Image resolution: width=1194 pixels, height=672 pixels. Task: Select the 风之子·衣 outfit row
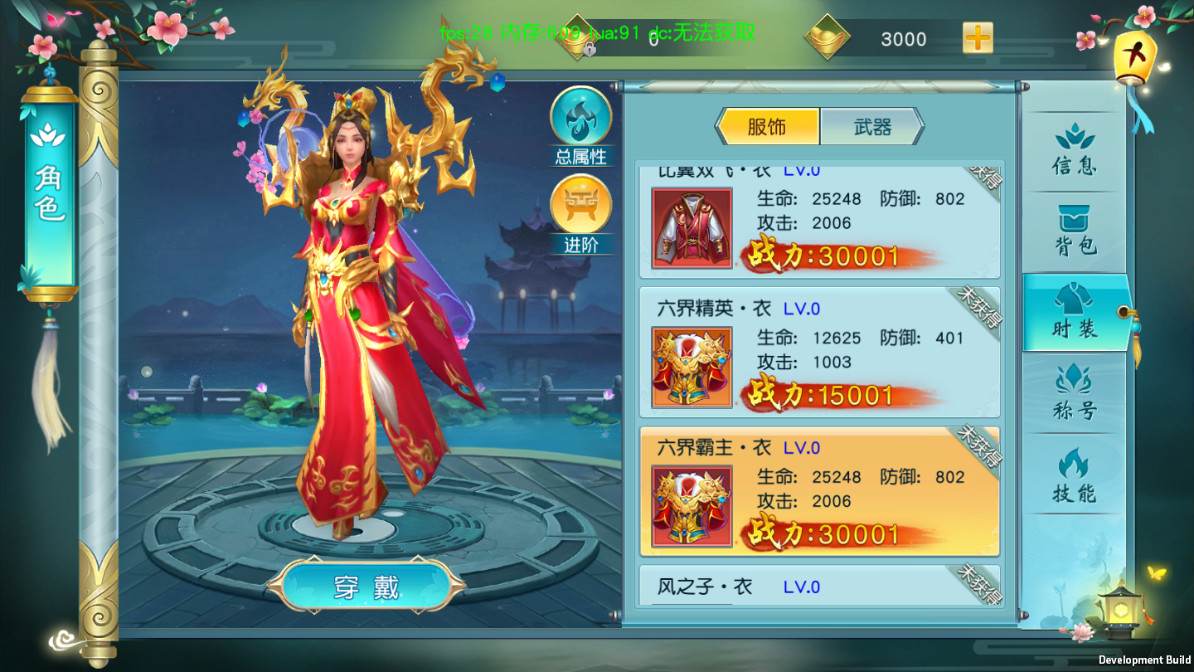[820, 586]
